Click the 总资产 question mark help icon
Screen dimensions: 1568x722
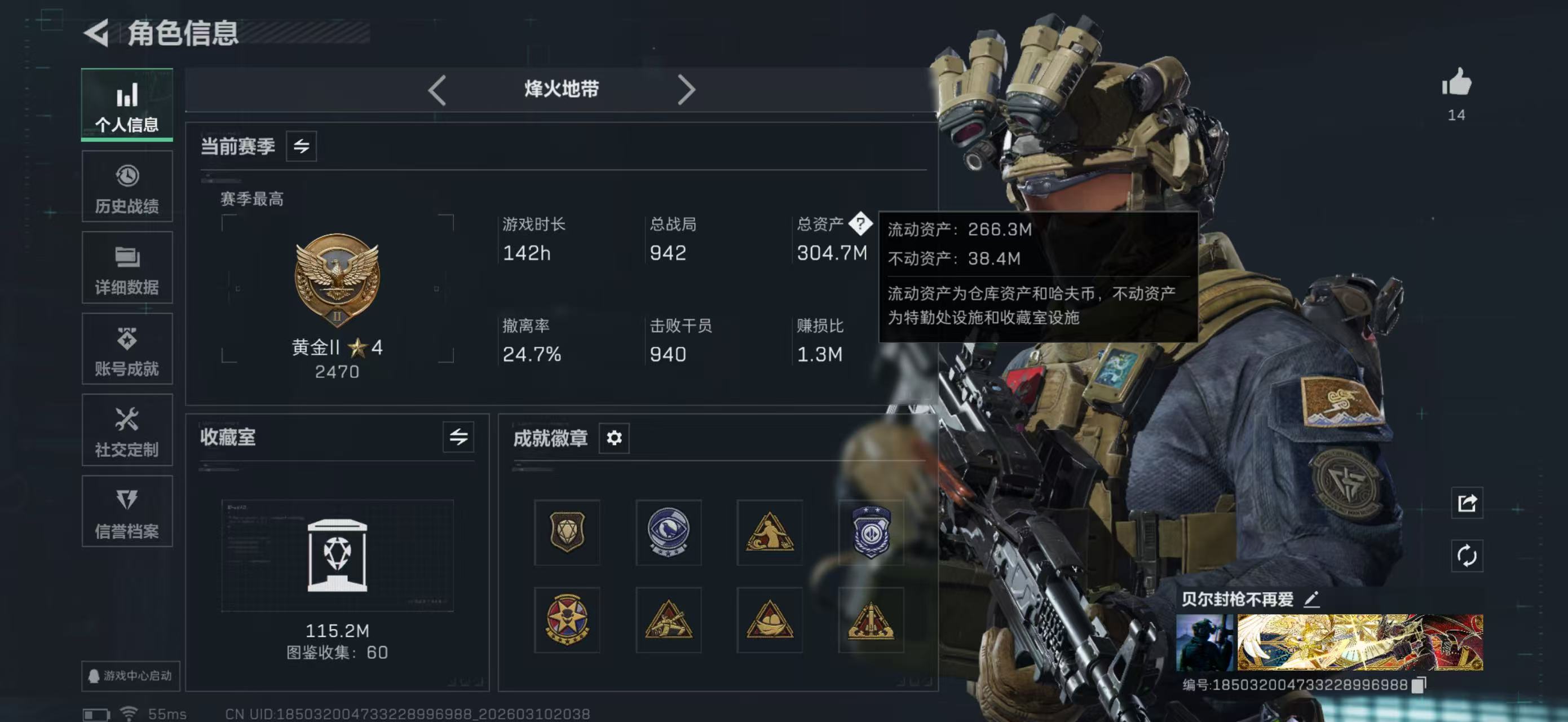860,223
